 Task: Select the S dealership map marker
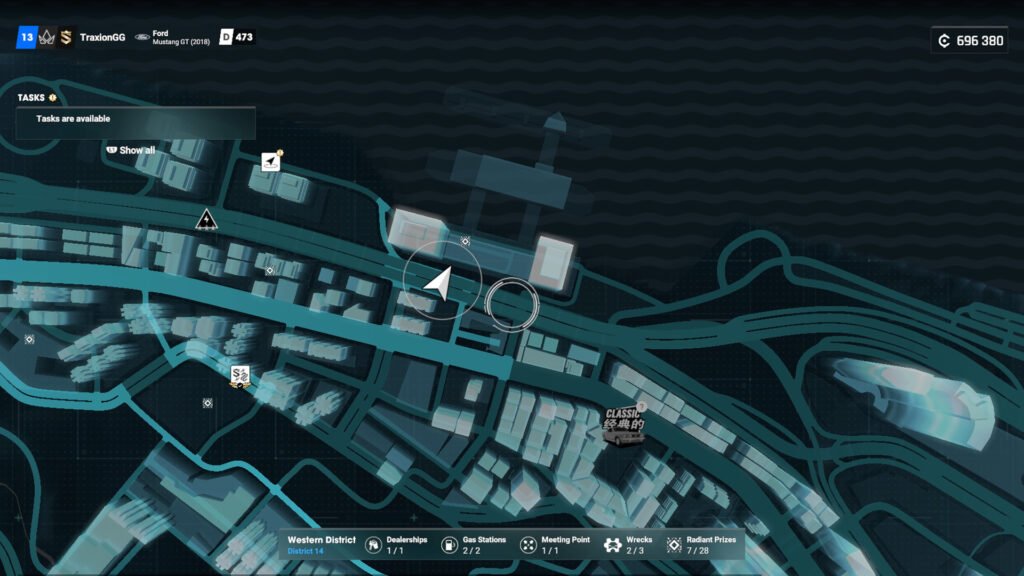point(239,377)
